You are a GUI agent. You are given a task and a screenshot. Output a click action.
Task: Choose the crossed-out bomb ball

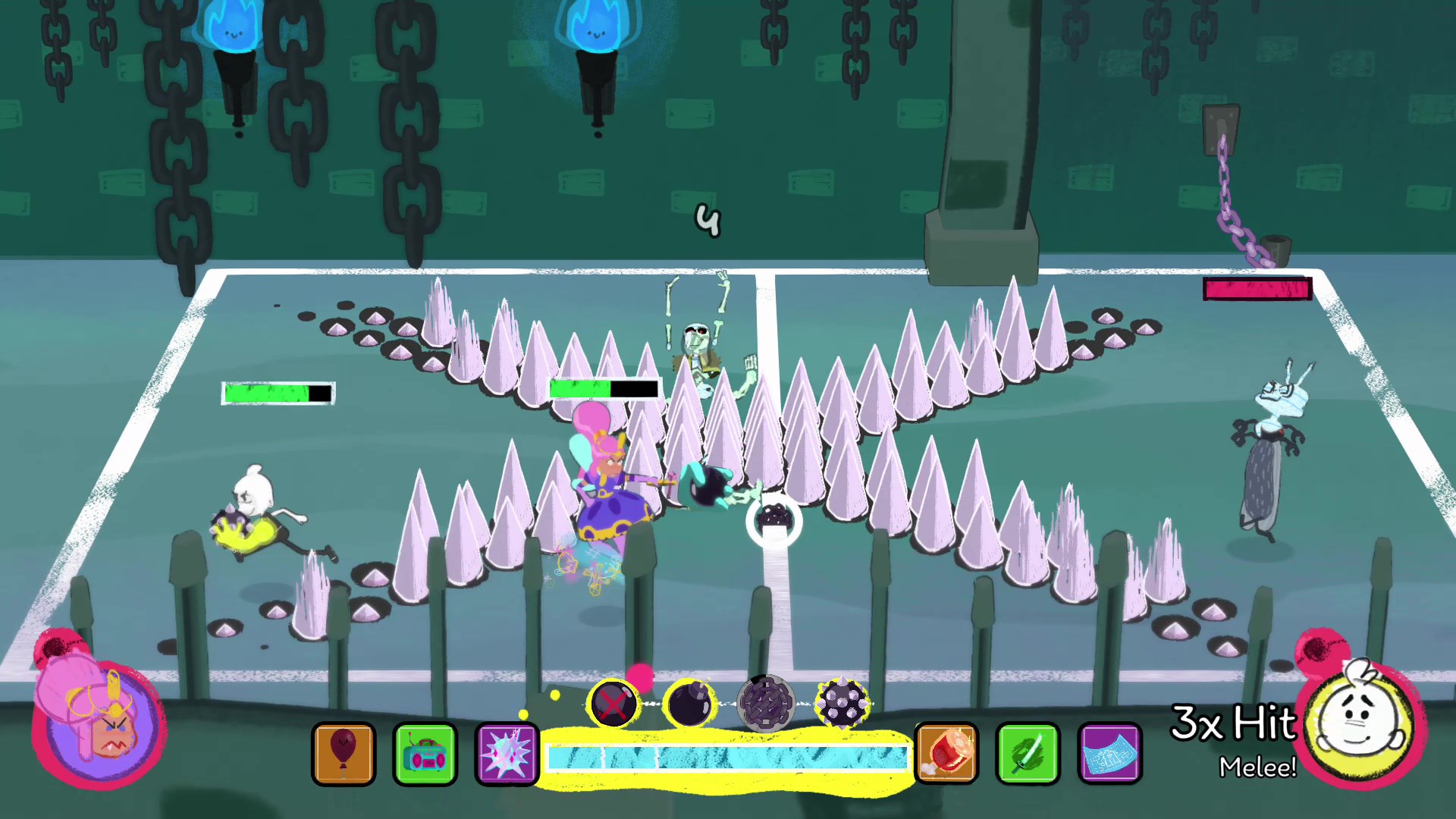tap(613, 704)
